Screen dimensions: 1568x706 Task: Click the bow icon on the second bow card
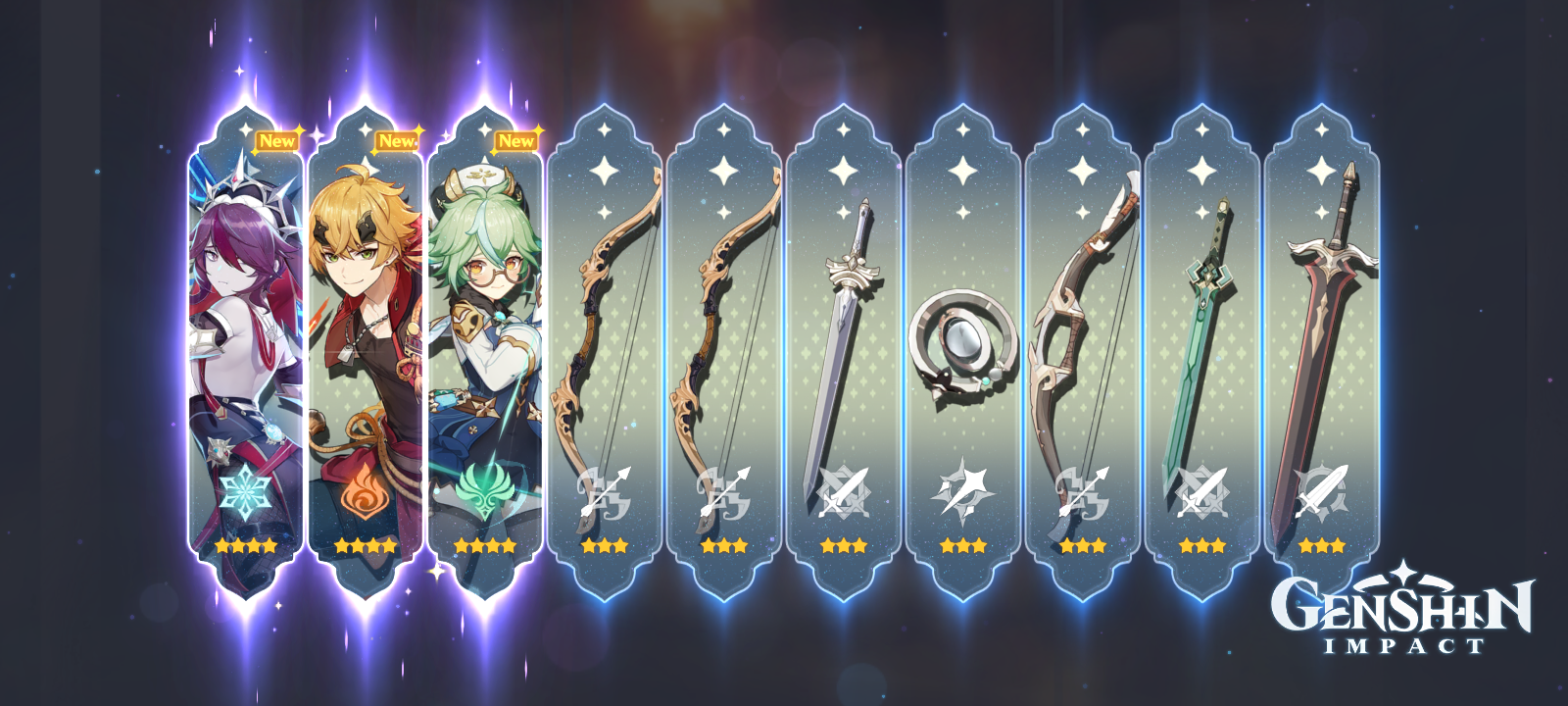(x=723, y=490)
